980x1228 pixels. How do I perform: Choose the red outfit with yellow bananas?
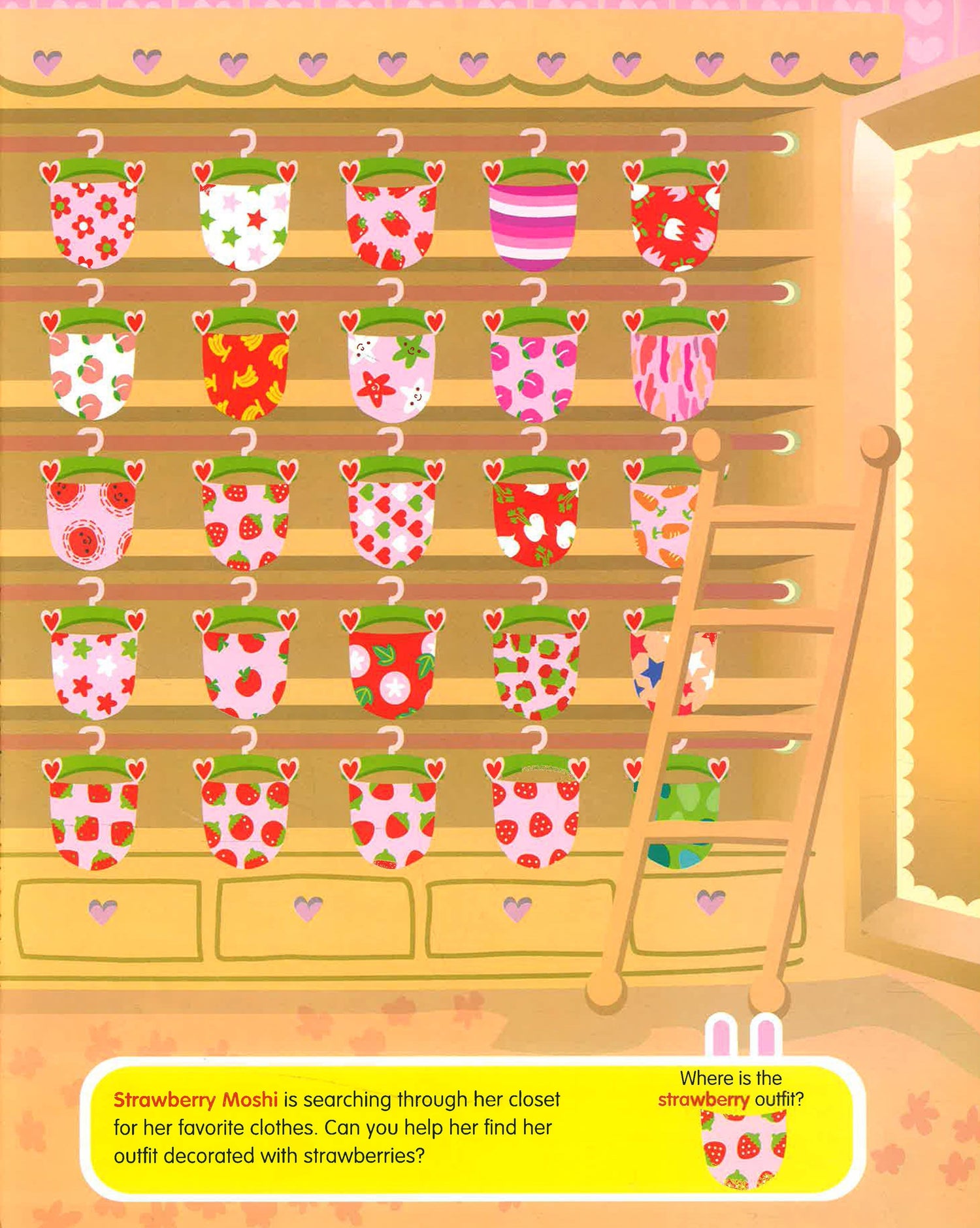[245, 374]
